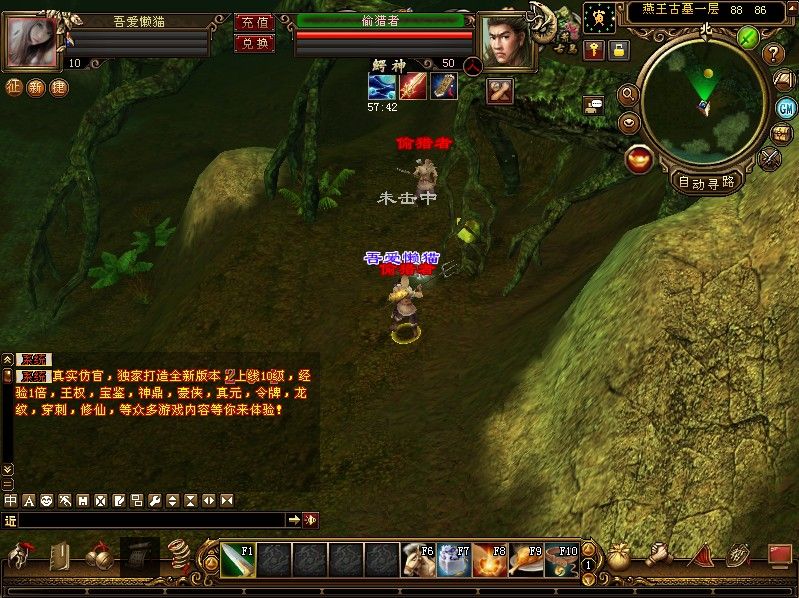Viewport: 799px width, 598px height.
Task: Click the 征 round button
Action: (14, 87)
